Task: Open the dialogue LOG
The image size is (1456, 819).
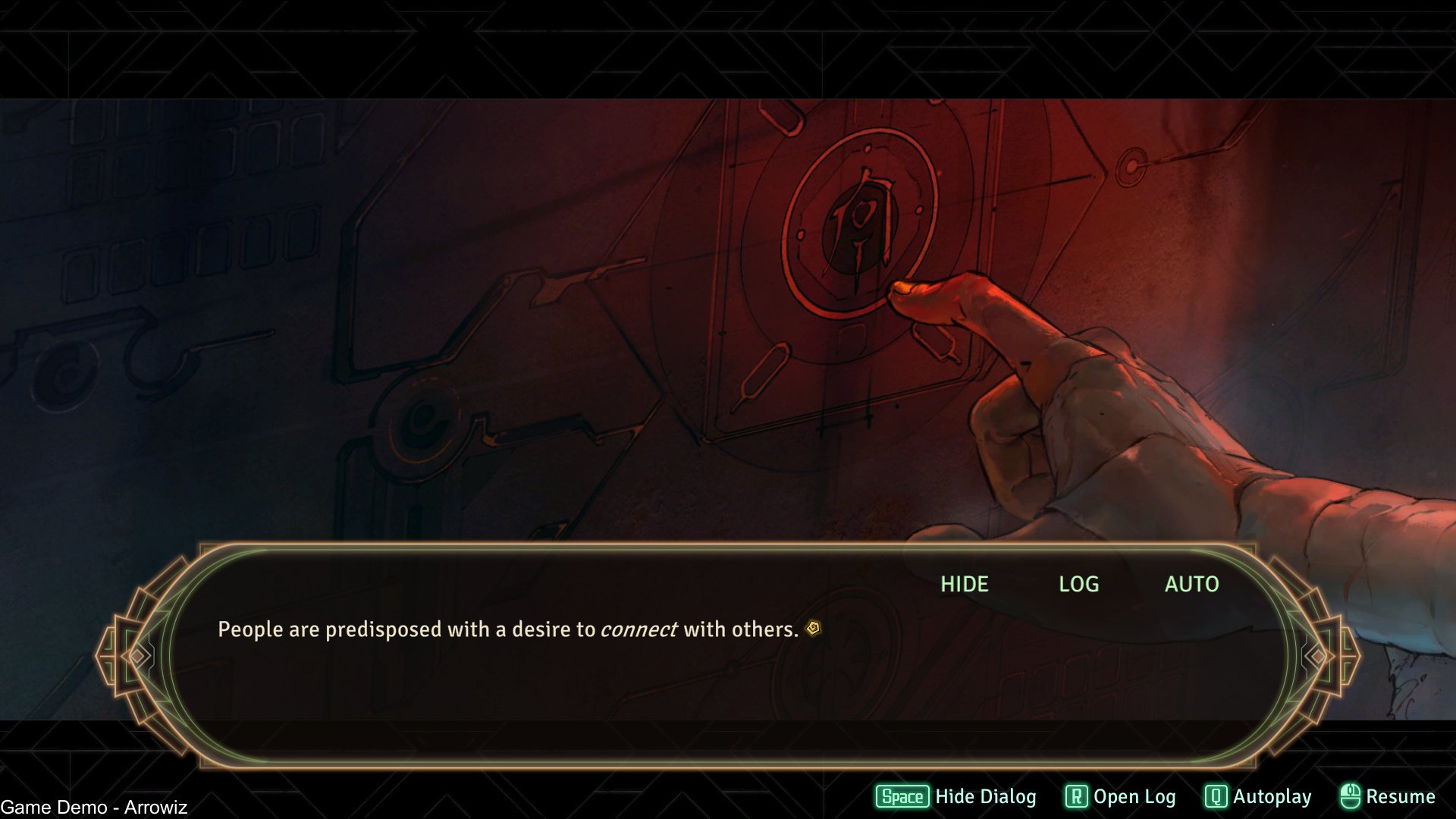Action: (1078, 584)
